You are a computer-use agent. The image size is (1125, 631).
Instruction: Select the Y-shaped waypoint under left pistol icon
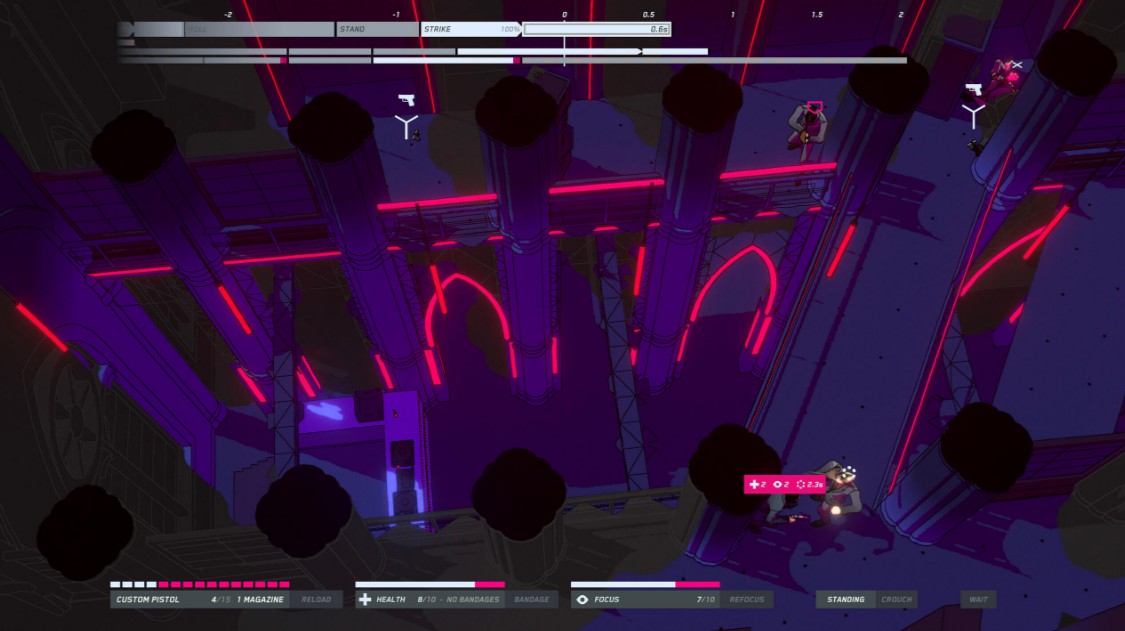click(x=406, y=126)
